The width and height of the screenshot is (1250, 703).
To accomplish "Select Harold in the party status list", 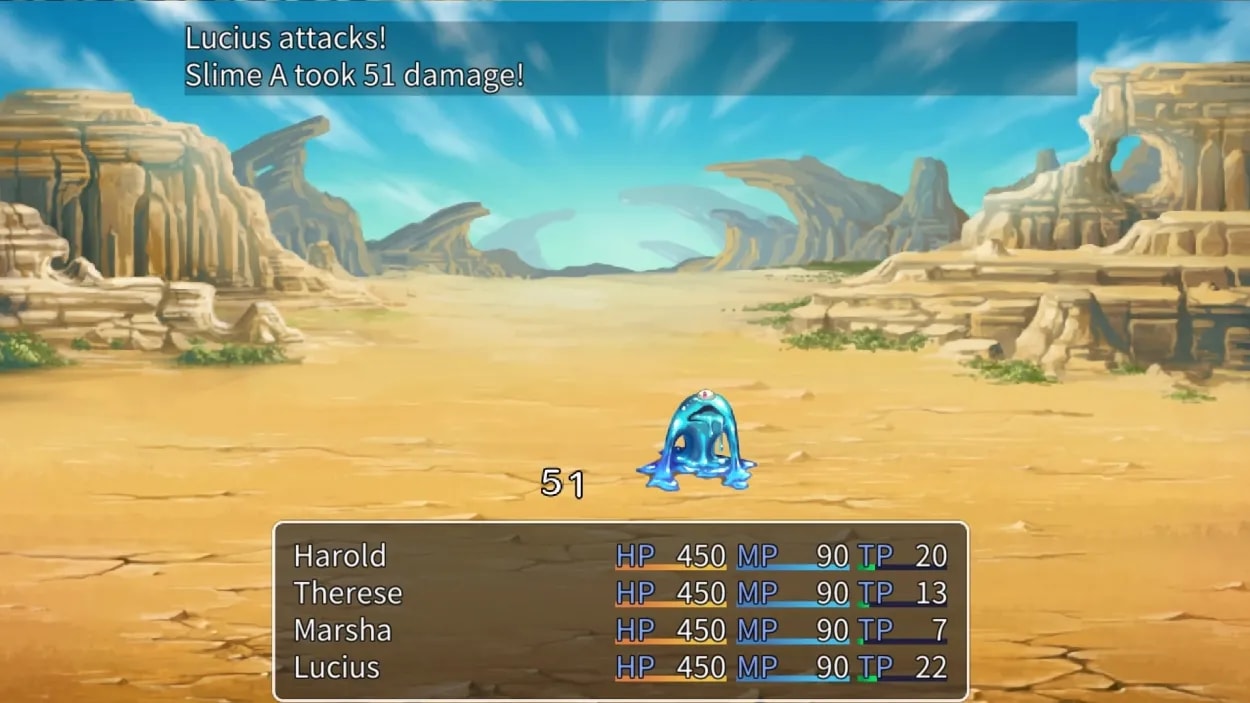I will (340, 556).
